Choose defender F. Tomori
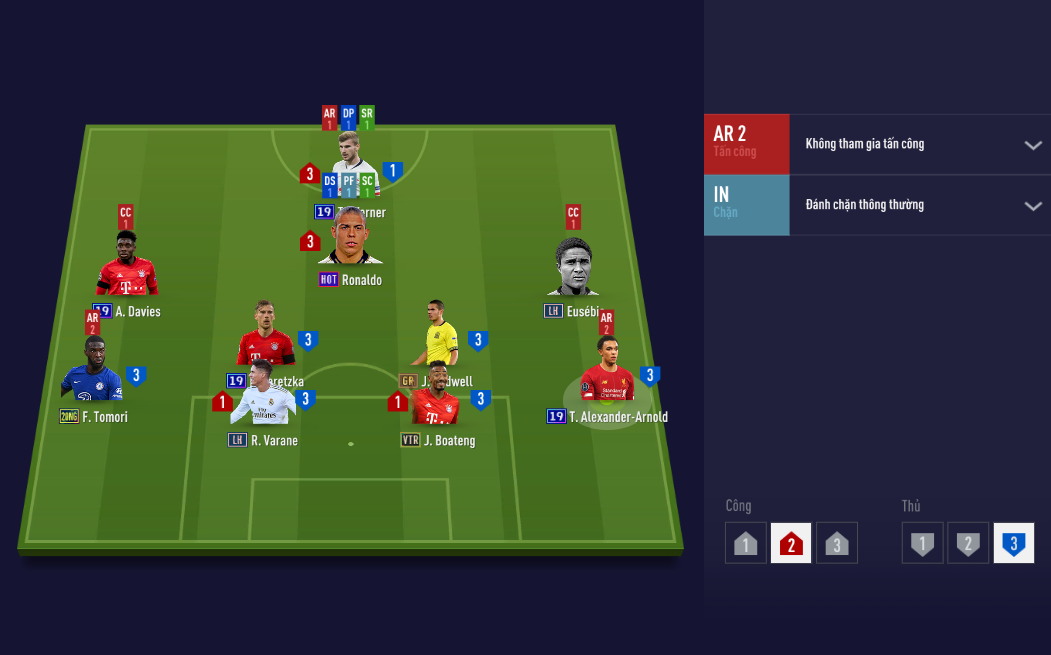This screenshot has height=655, width=1051. coord(92,372)
